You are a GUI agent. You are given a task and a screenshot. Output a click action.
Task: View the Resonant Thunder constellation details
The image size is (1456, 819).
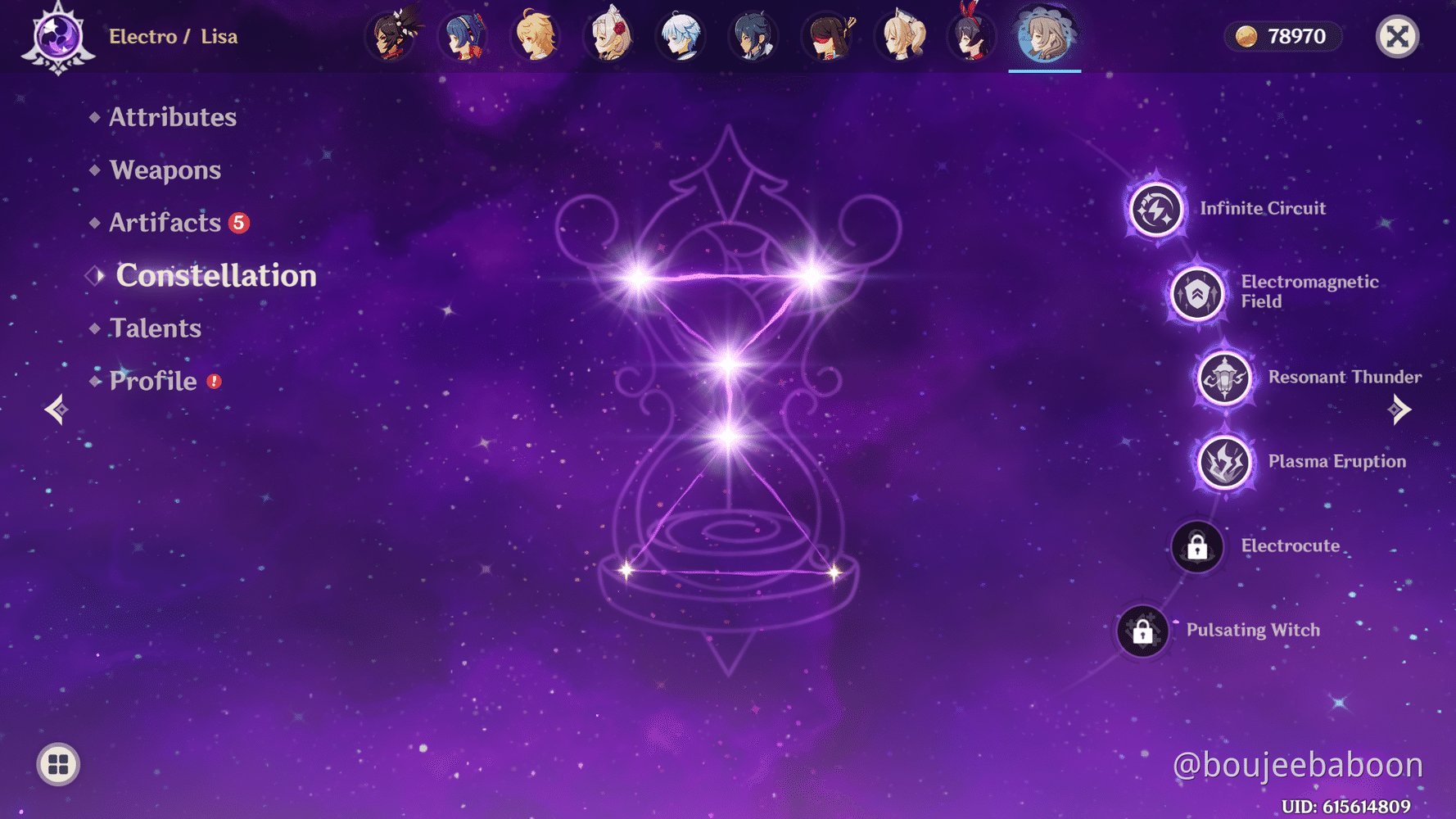[x=1223, y=378]
